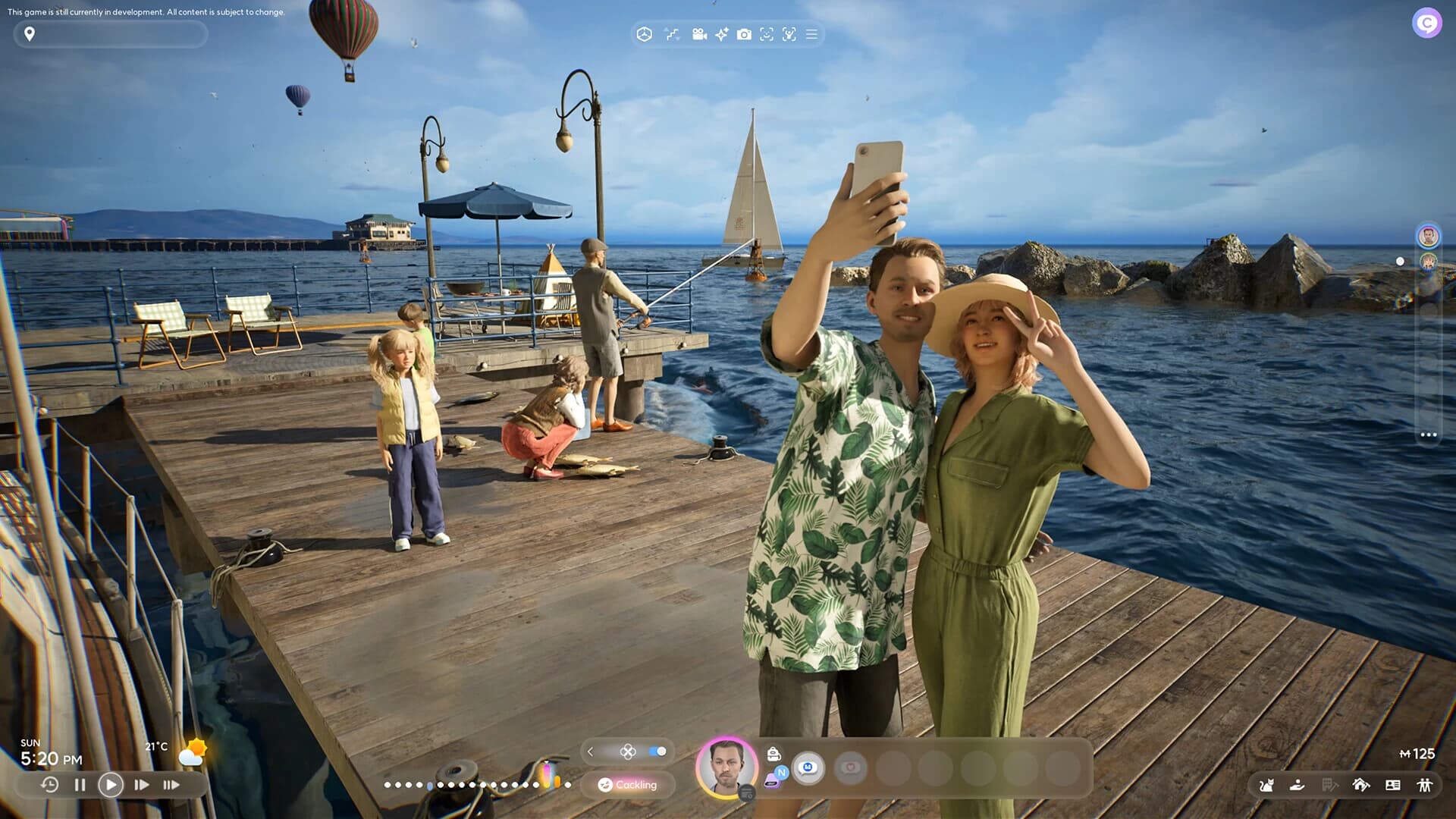Open the hamburger menu in the camera toolbar
This screenshot has width=1456, height=819.
click(811, 34)
